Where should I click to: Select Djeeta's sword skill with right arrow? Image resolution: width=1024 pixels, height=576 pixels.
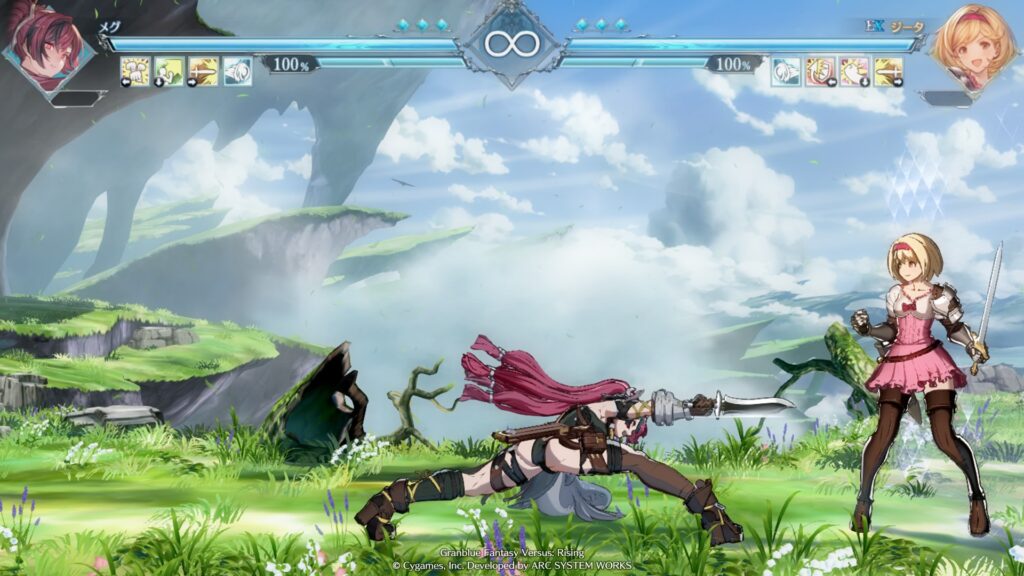pyautogui.click(x=888, y=71)
